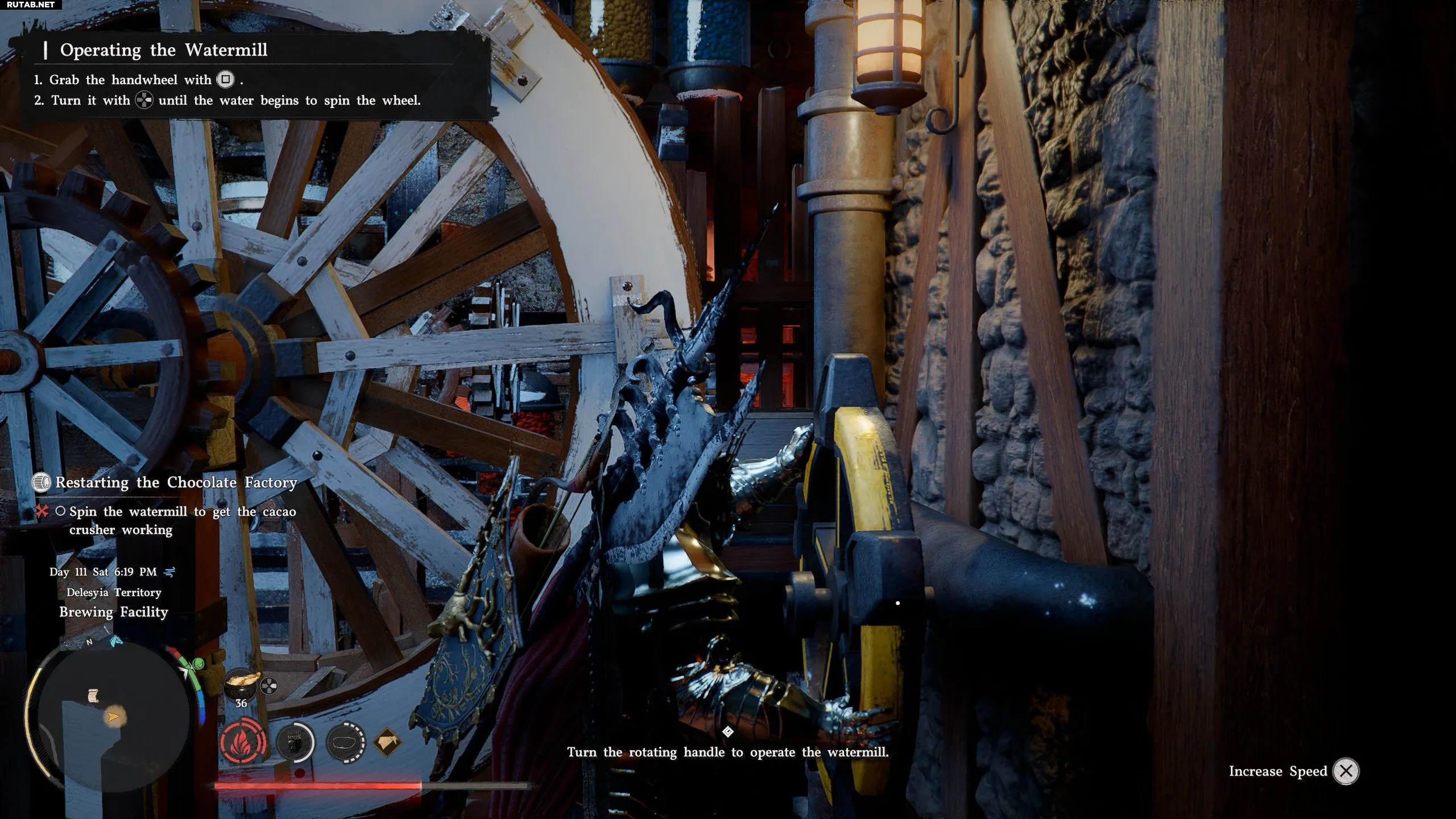Activate the red flame ability icon
The height and width of the screenshot is (819, 1456).
tap(243, 743)
